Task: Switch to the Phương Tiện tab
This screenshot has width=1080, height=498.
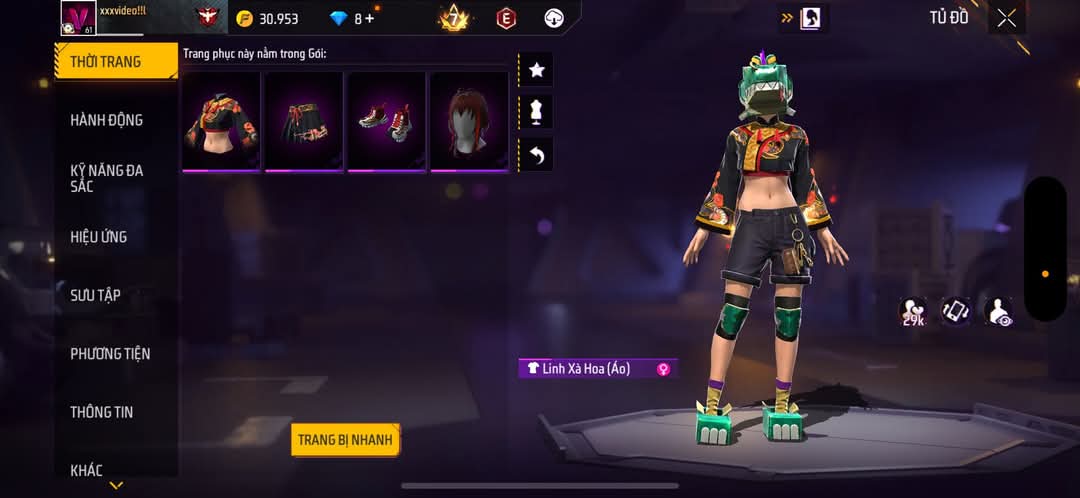Action: pyautogui.click(x=110, y=354)
